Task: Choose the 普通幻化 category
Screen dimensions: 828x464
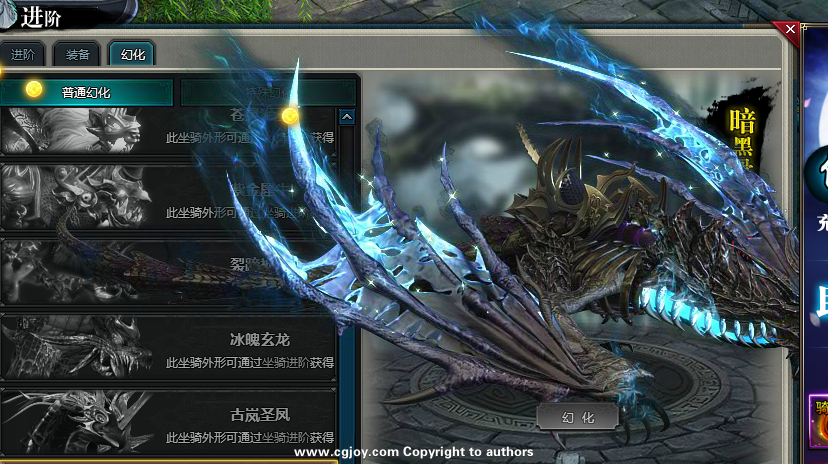Action: click(86, 92)
